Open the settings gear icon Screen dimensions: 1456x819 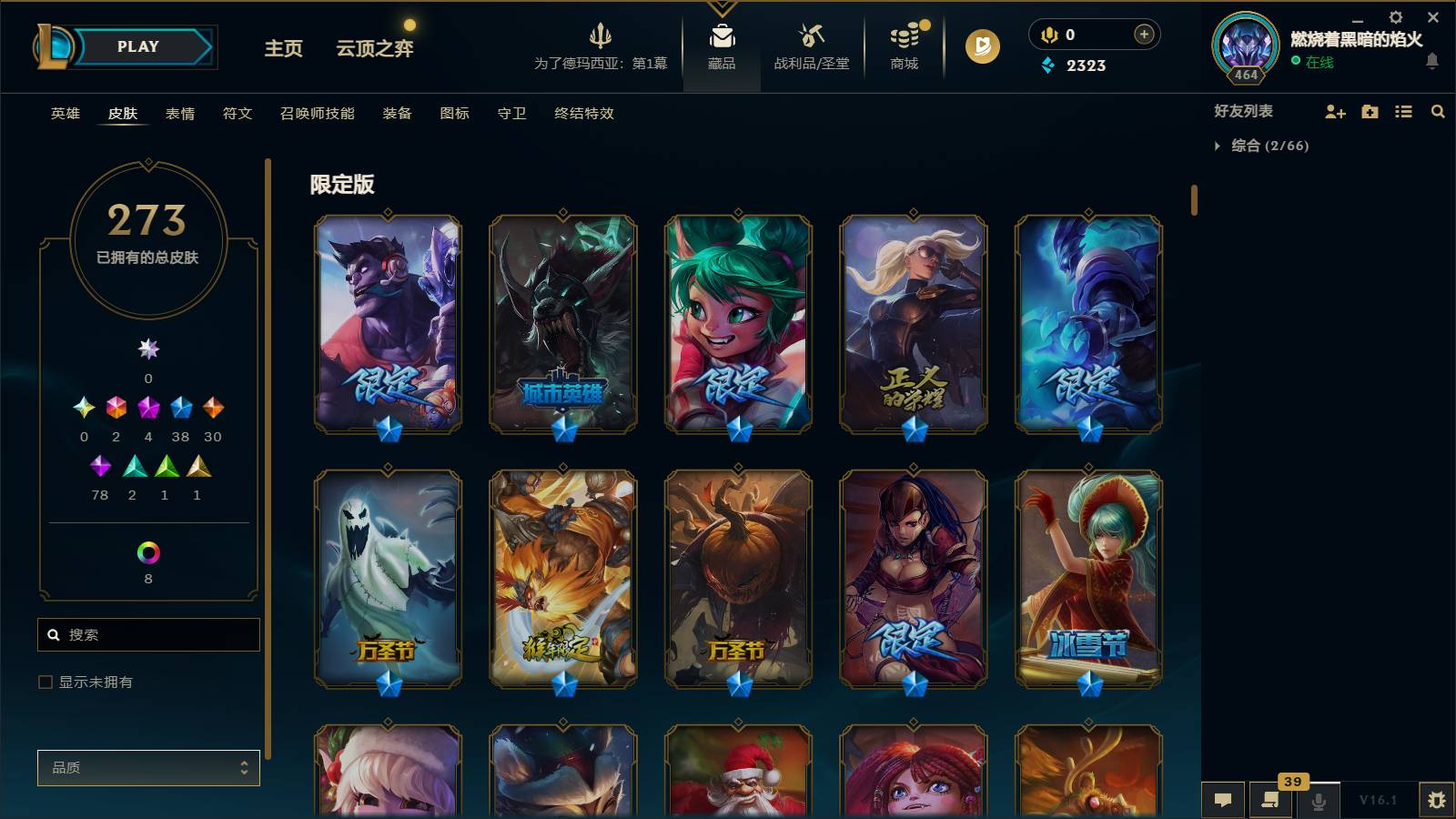(1395, 17)
